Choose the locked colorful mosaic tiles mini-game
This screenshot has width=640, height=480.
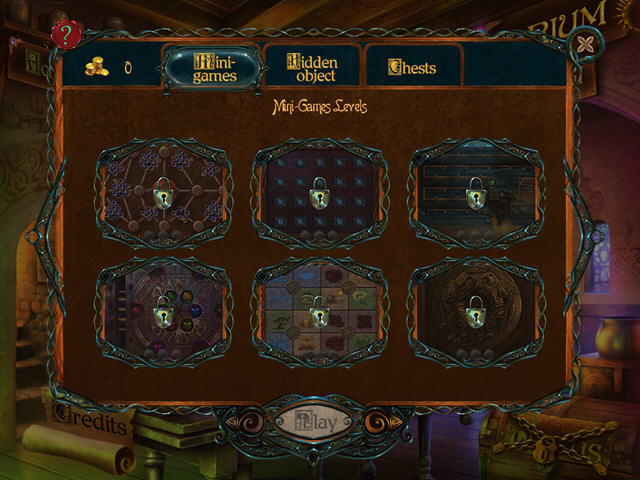point(319,313)
